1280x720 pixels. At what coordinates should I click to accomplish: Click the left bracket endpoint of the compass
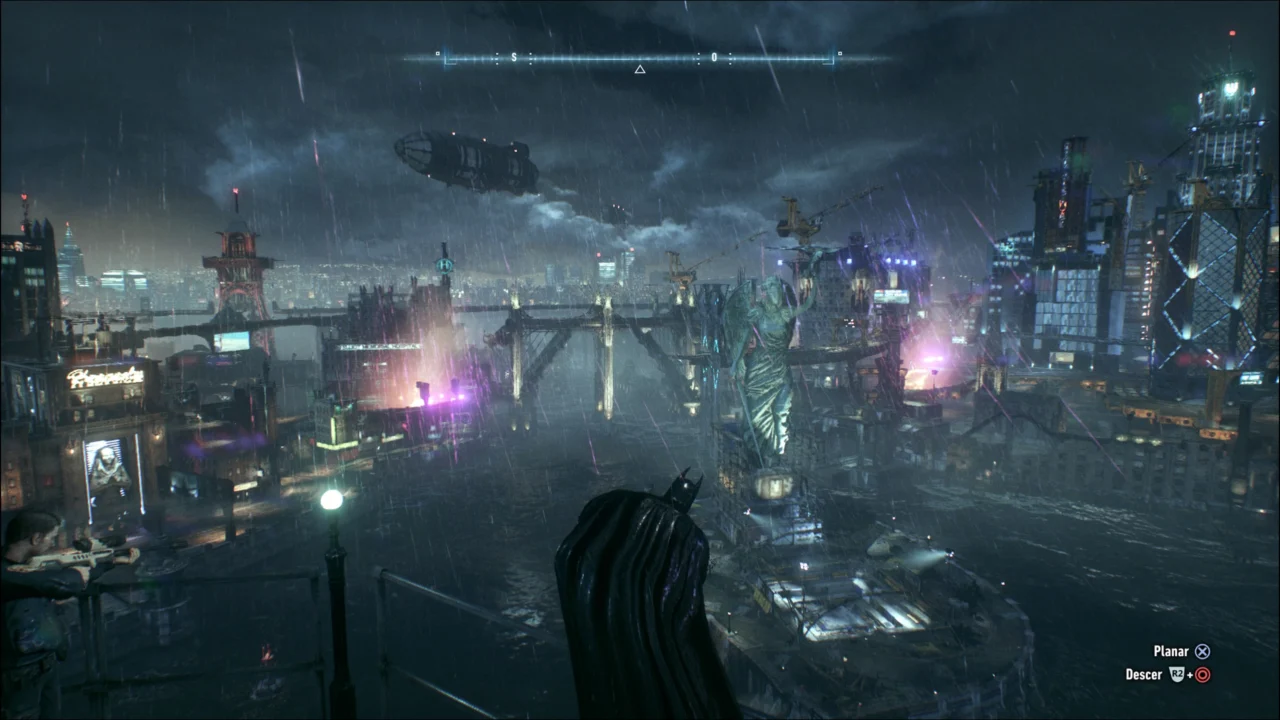click(449, 58)
